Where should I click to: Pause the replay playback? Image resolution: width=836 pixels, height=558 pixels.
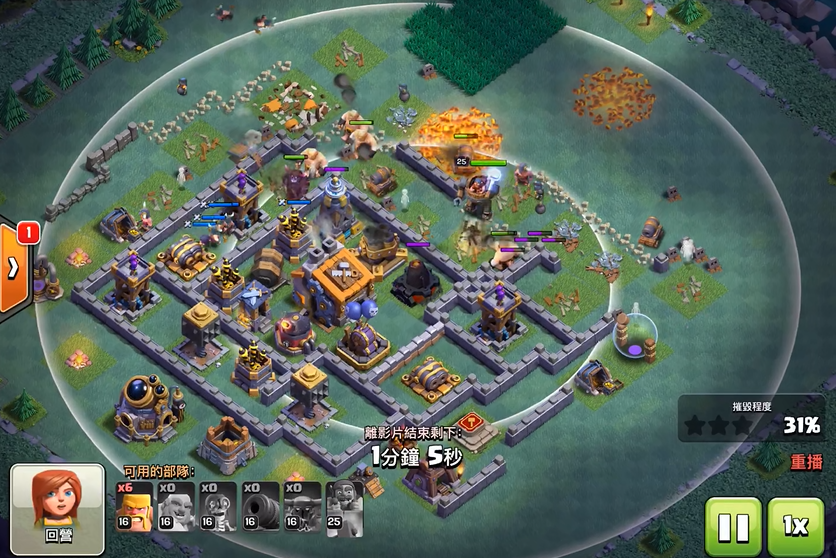(x=733, y=524)
